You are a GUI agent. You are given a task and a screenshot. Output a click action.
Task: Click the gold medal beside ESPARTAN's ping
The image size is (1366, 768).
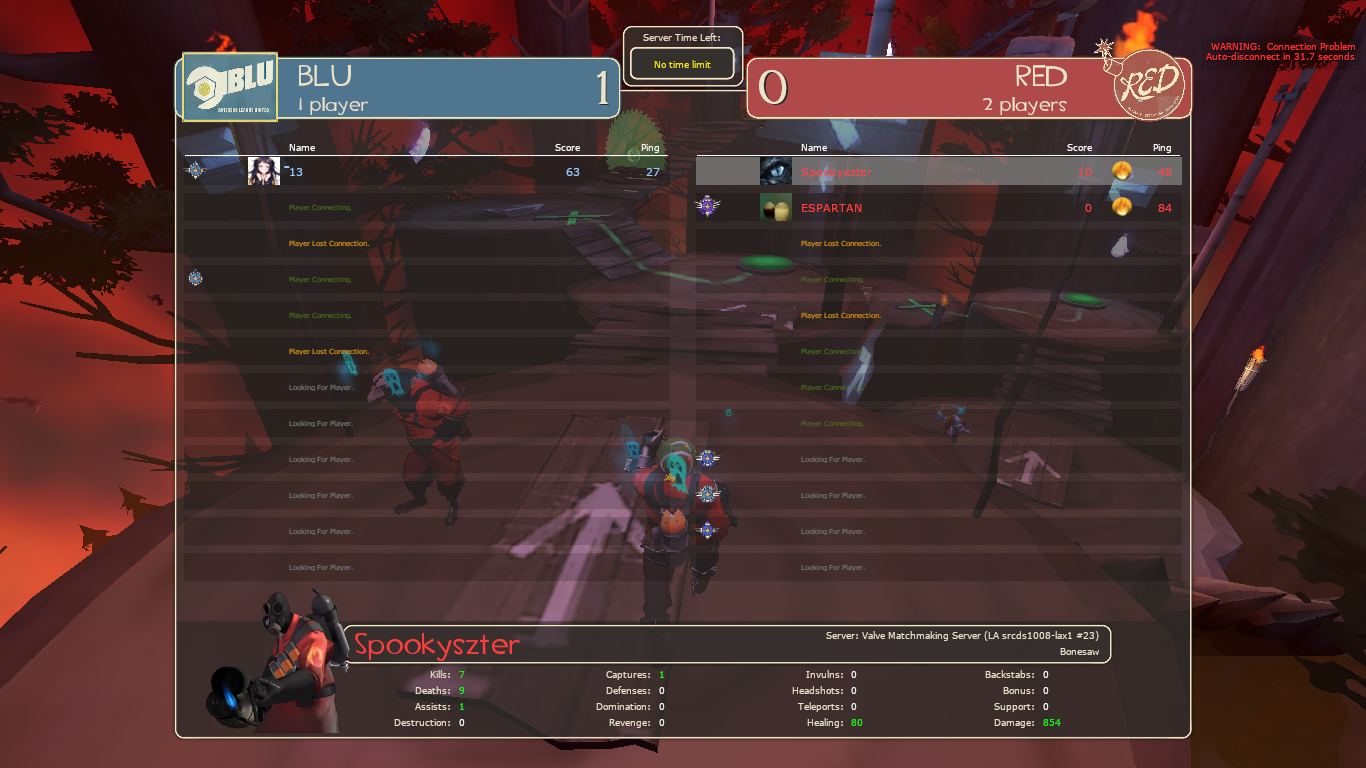(1122, 207)
